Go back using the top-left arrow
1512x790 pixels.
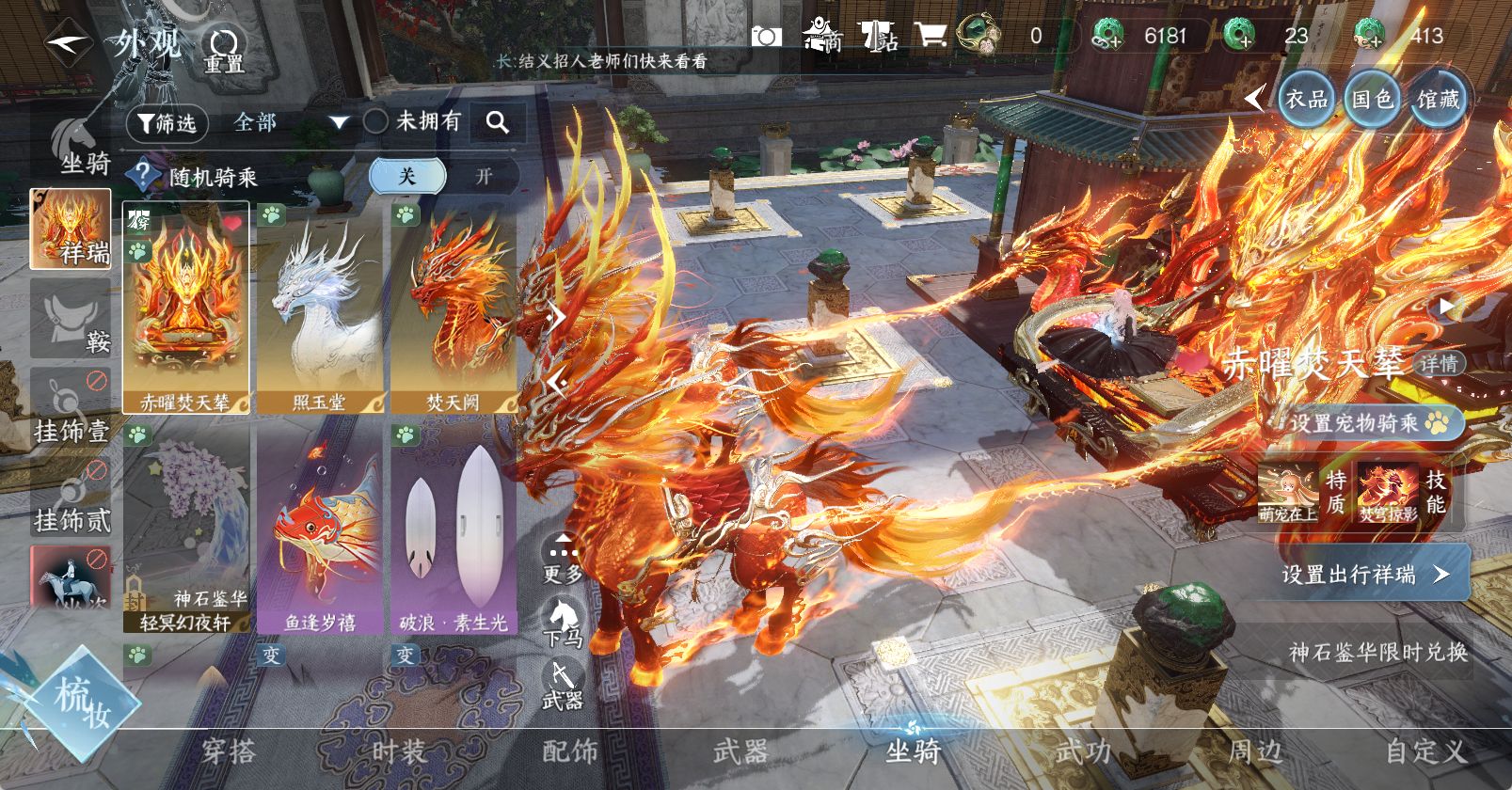tap(68, 43)
